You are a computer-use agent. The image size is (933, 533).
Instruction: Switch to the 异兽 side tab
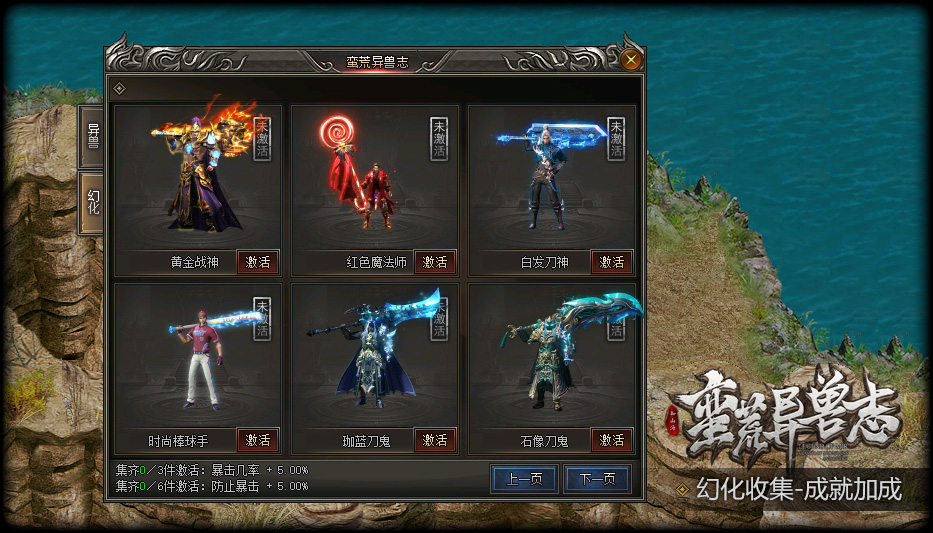coord(93,135)
